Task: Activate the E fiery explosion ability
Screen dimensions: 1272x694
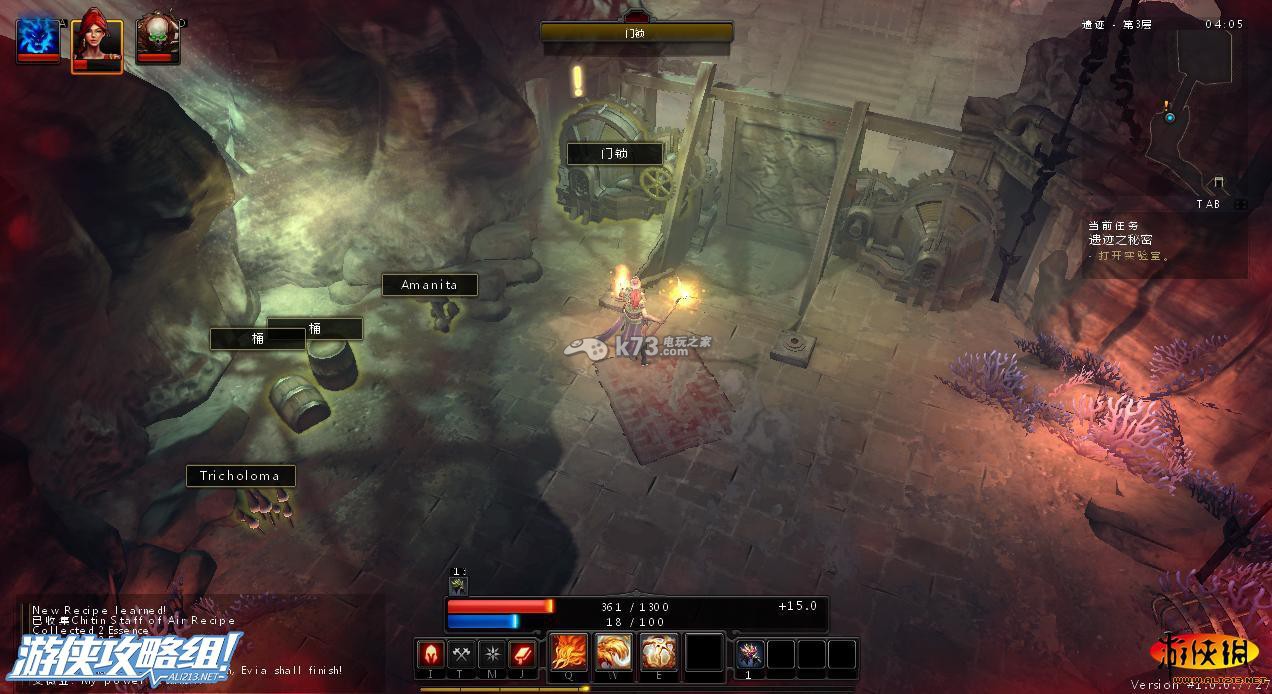Action: (x=659, y=653)
